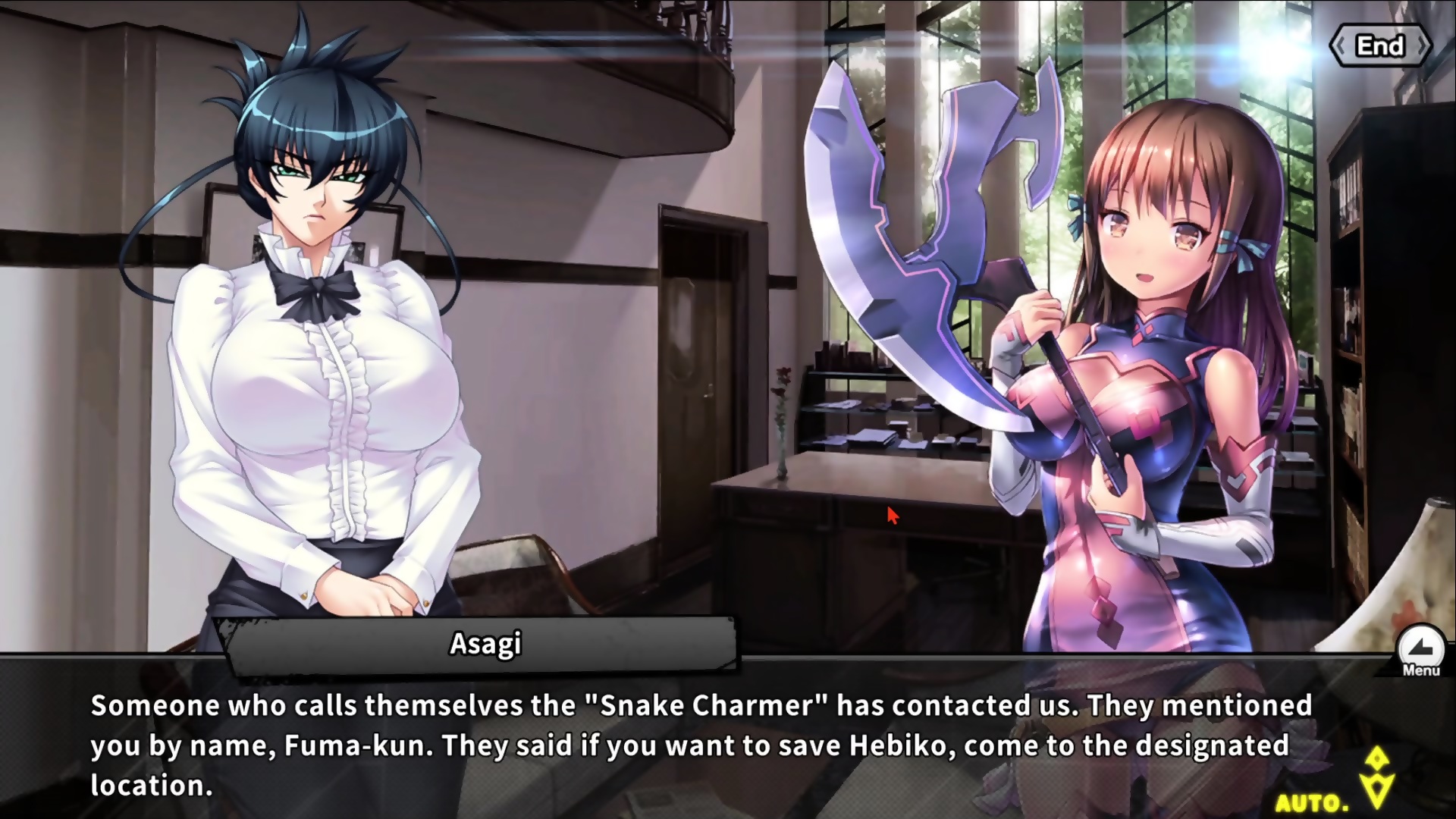Click the End button to skip the scene

1380,46
